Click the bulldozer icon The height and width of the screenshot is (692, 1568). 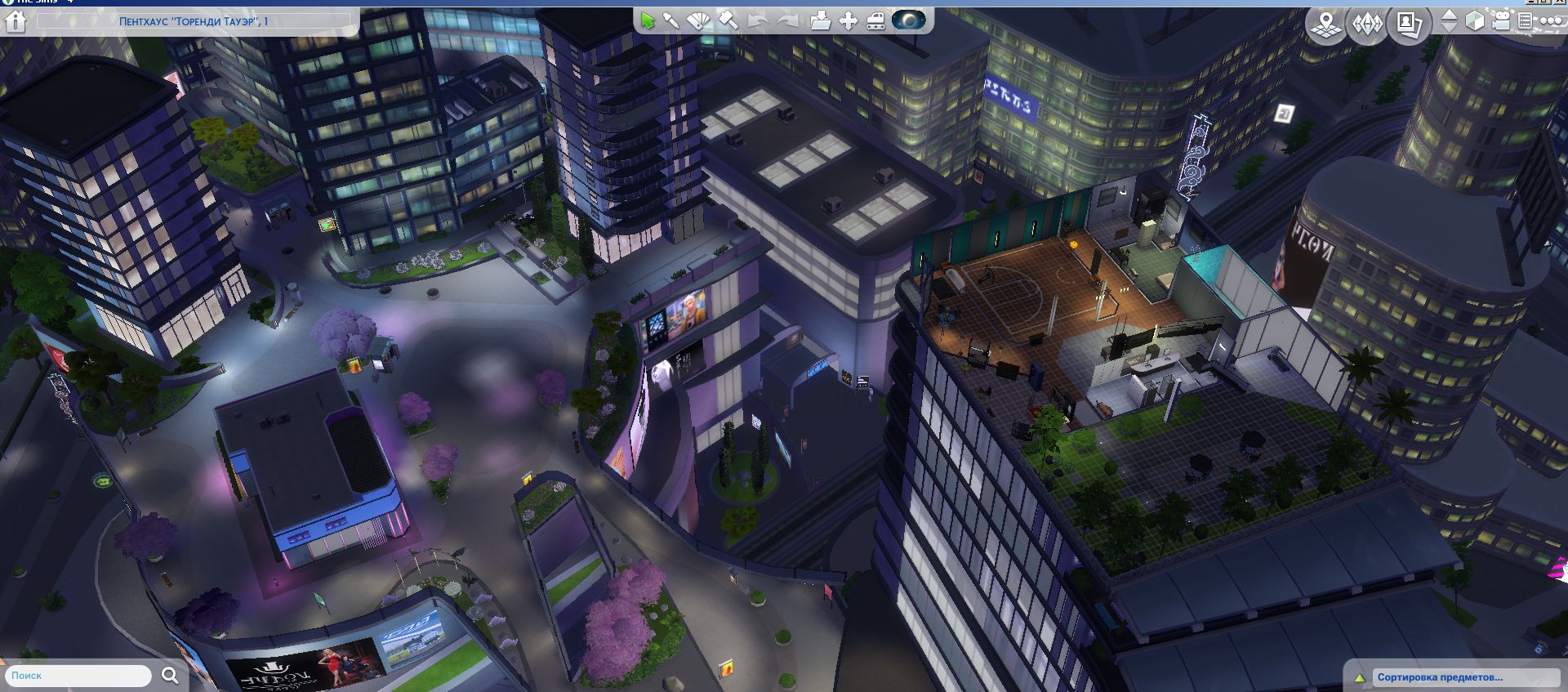[876, 21]
